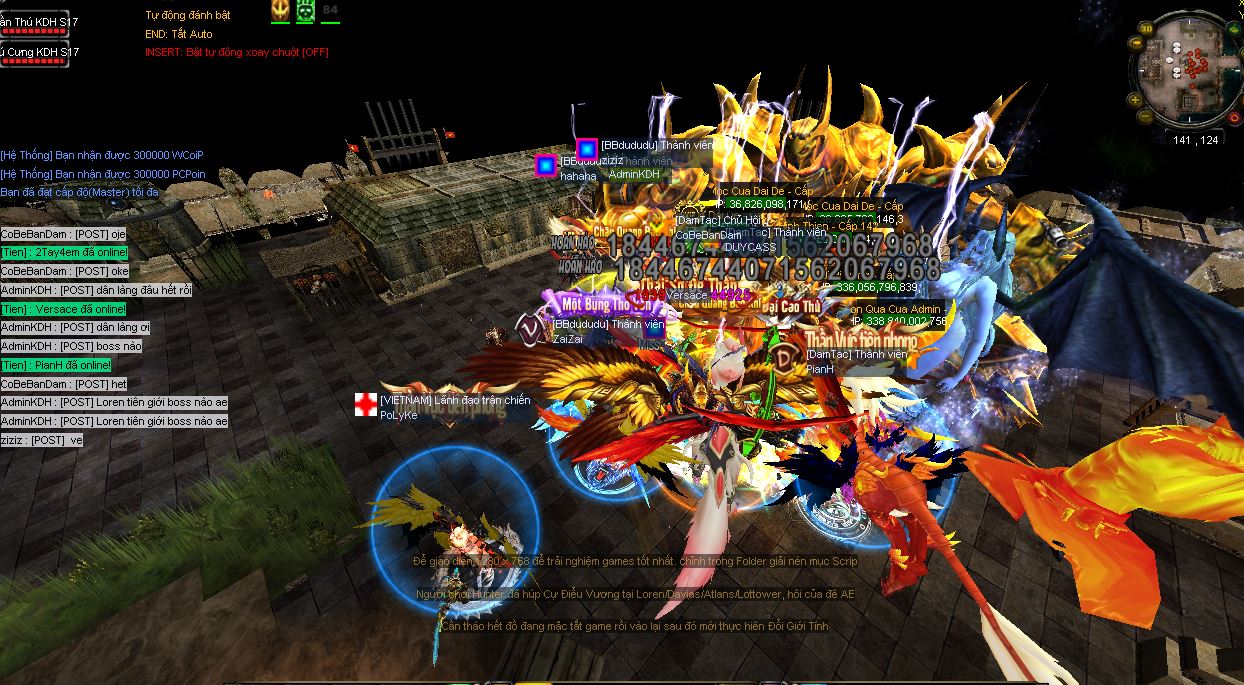The width and height of the screenshot is (1244, 685).
Task: Select the pumpkin buff icon
Action: (x=280, y=10)
